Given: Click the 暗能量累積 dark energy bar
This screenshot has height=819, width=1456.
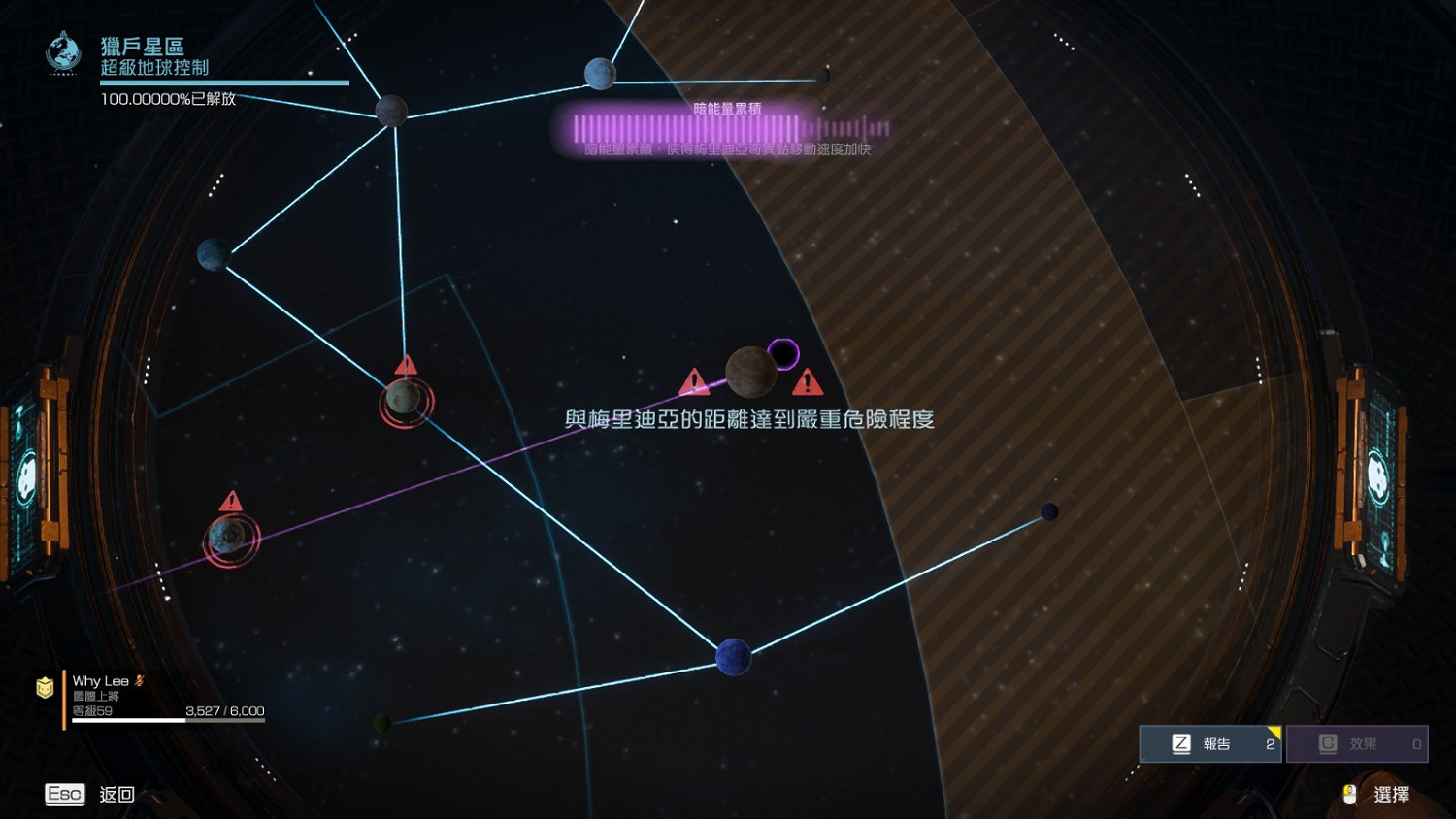Looking at the screenshot, I should [x=723, y=127].
